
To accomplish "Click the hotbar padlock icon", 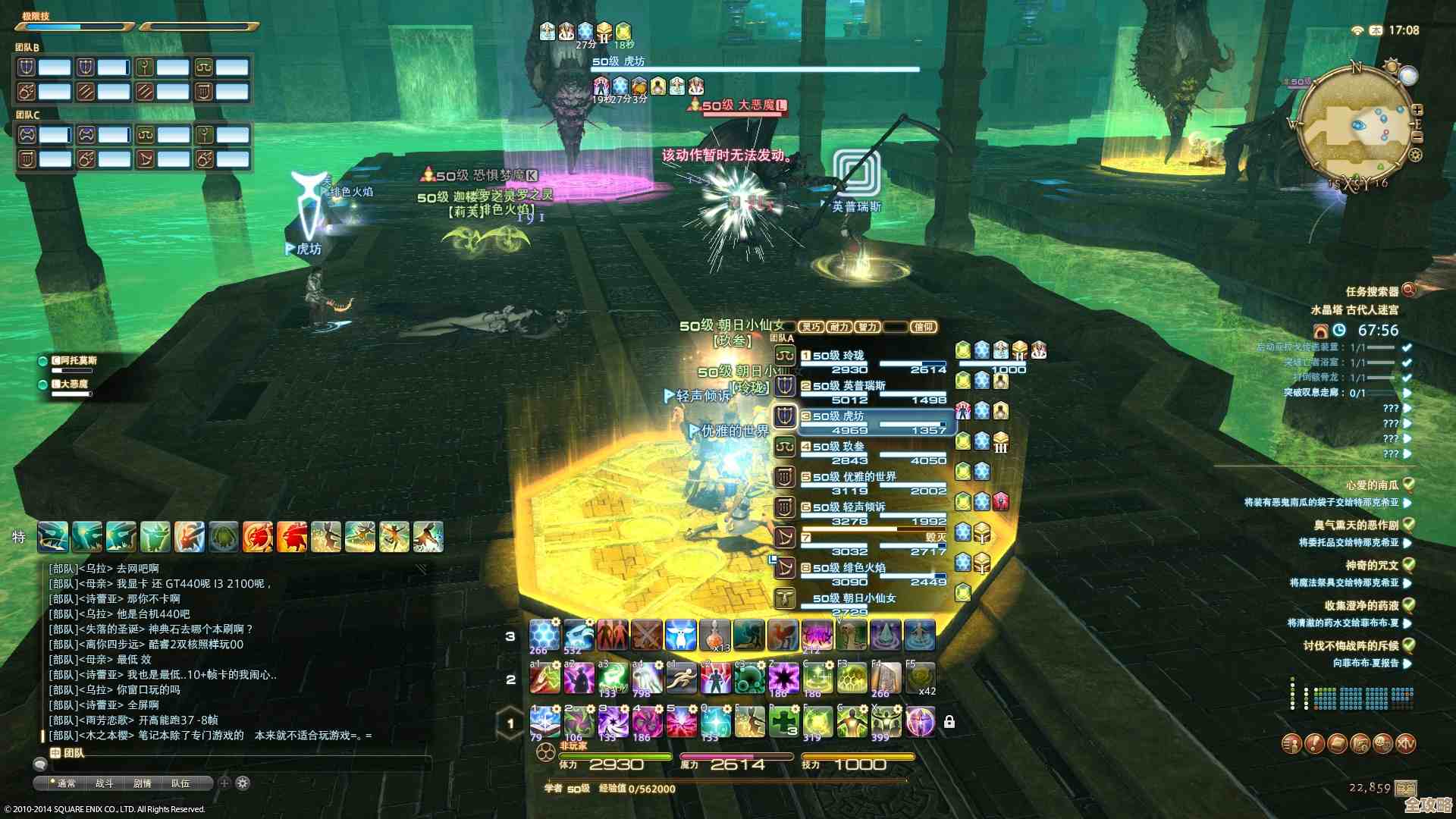I will point(949,722).
